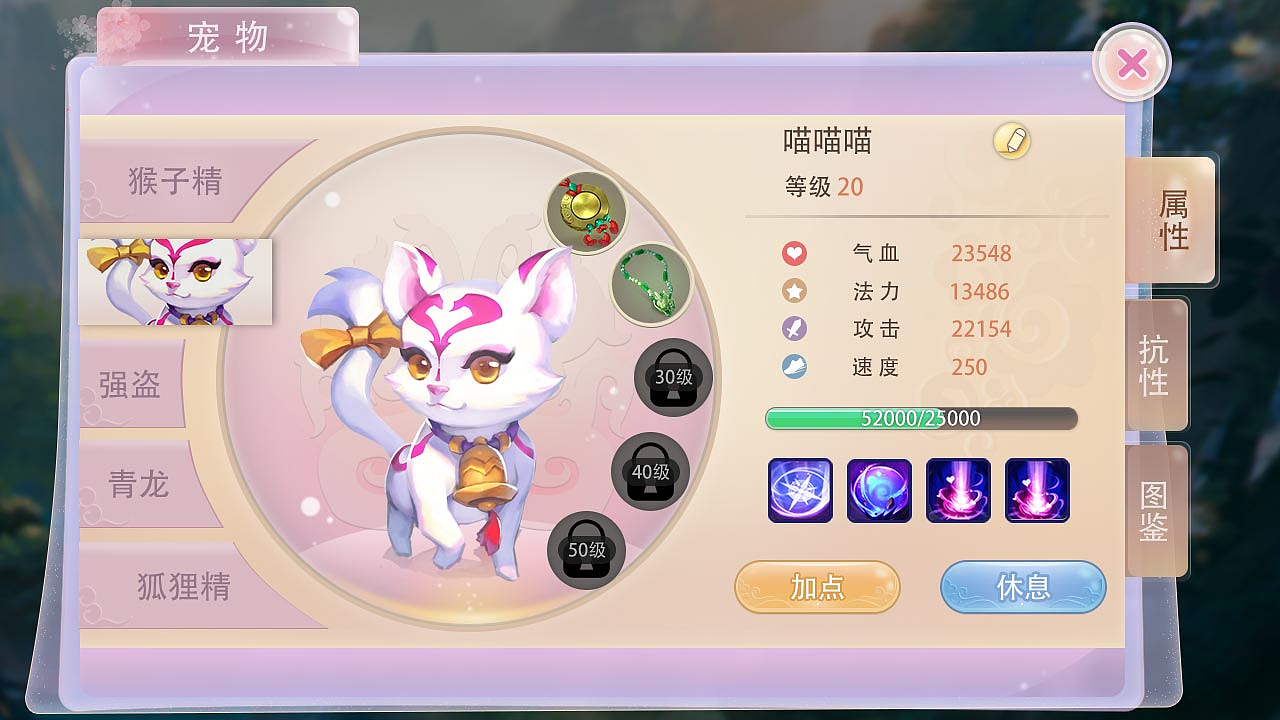Open the blue swirling orb skill icon
This screenshot has width=1280, height=720.
coord(879,491)
